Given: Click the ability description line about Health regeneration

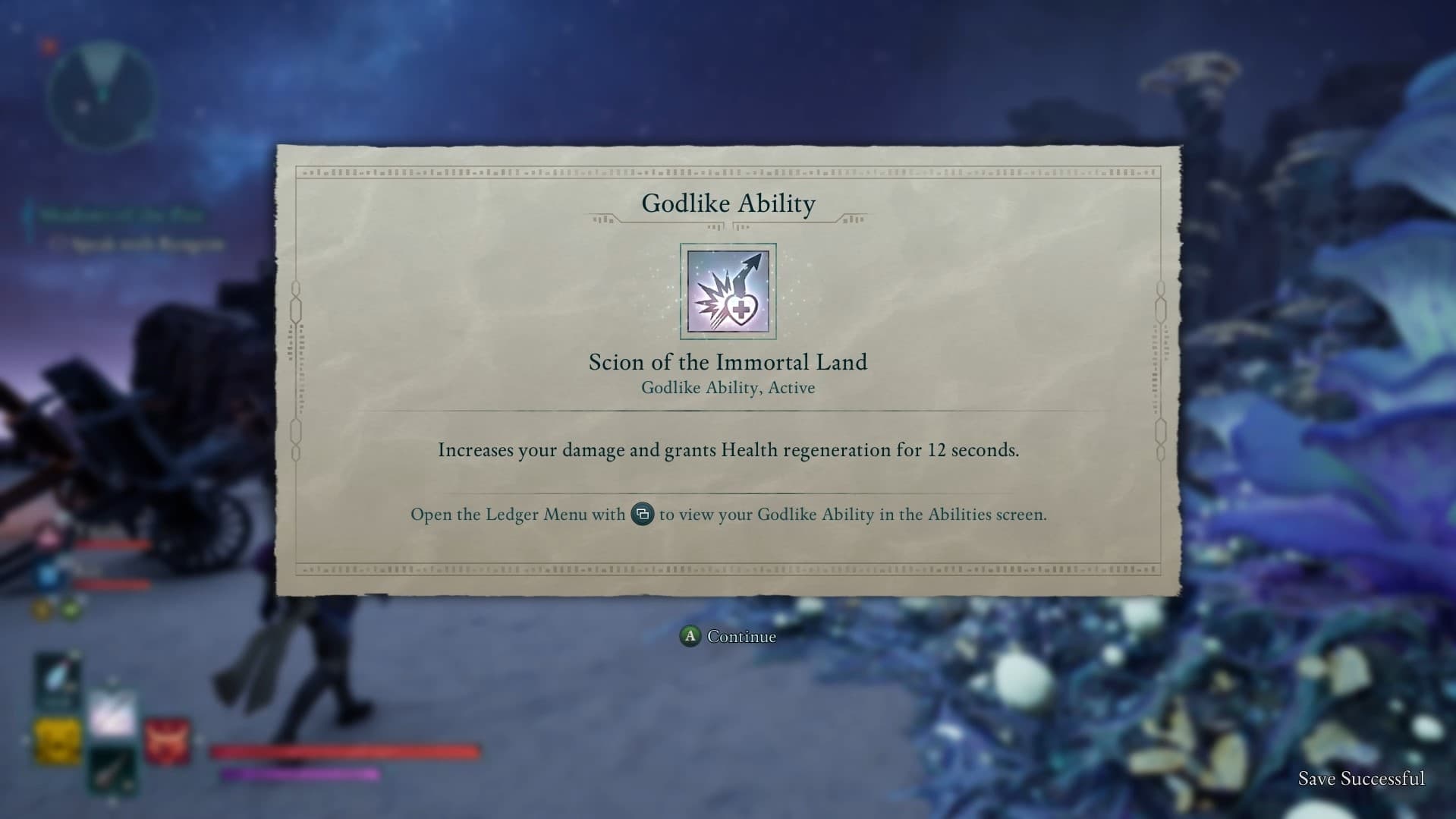Looking at the screenshot, I should [728, 449].
